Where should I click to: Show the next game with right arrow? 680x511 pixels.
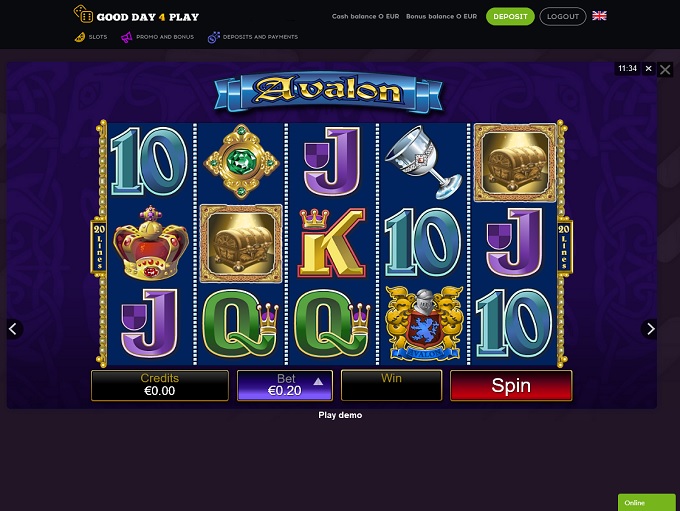click(650, 328)
